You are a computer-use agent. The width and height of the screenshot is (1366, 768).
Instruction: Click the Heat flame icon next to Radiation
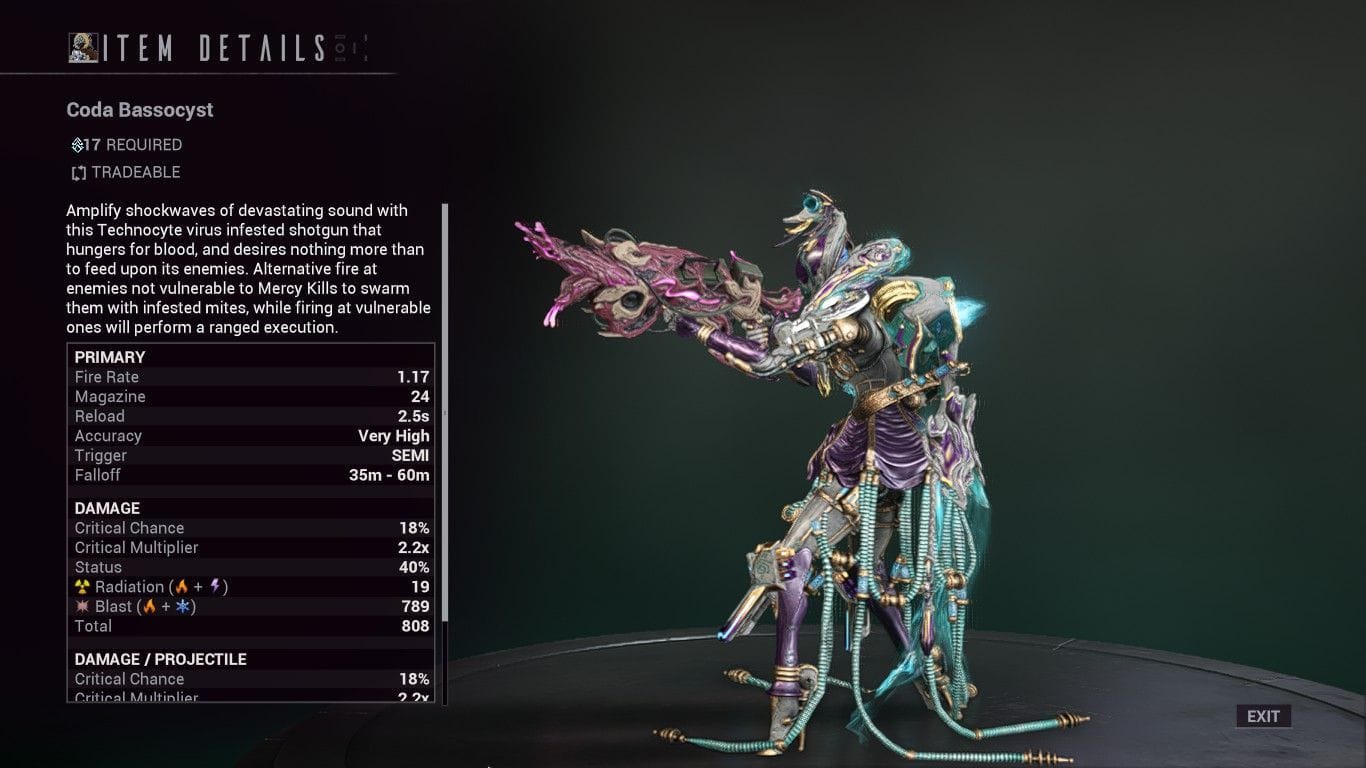tap(181, 587)
